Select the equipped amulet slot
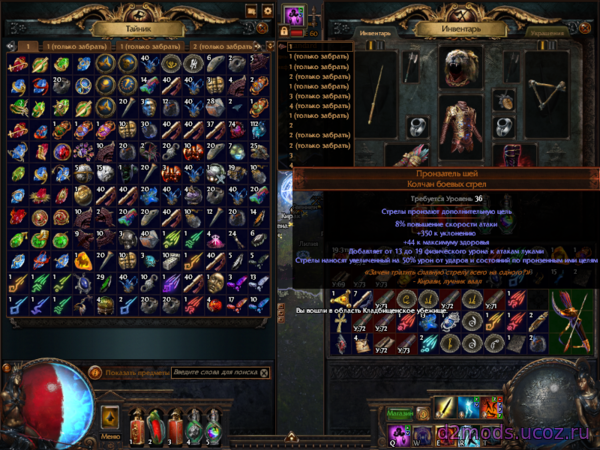The height and width of the screenshot is (450, 600). pos(505,100)
